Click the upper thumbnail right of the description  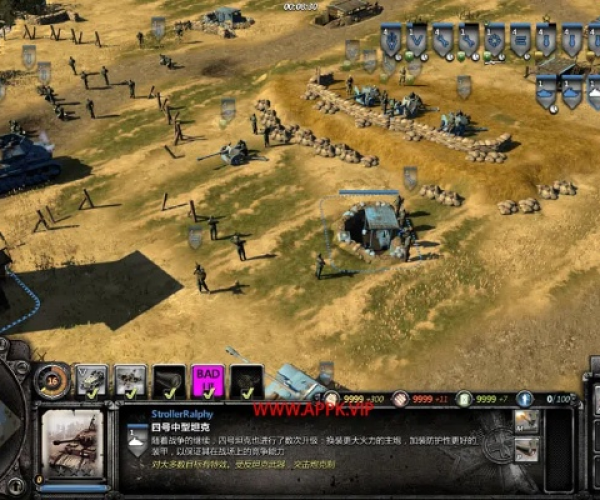tap(527, 420)
